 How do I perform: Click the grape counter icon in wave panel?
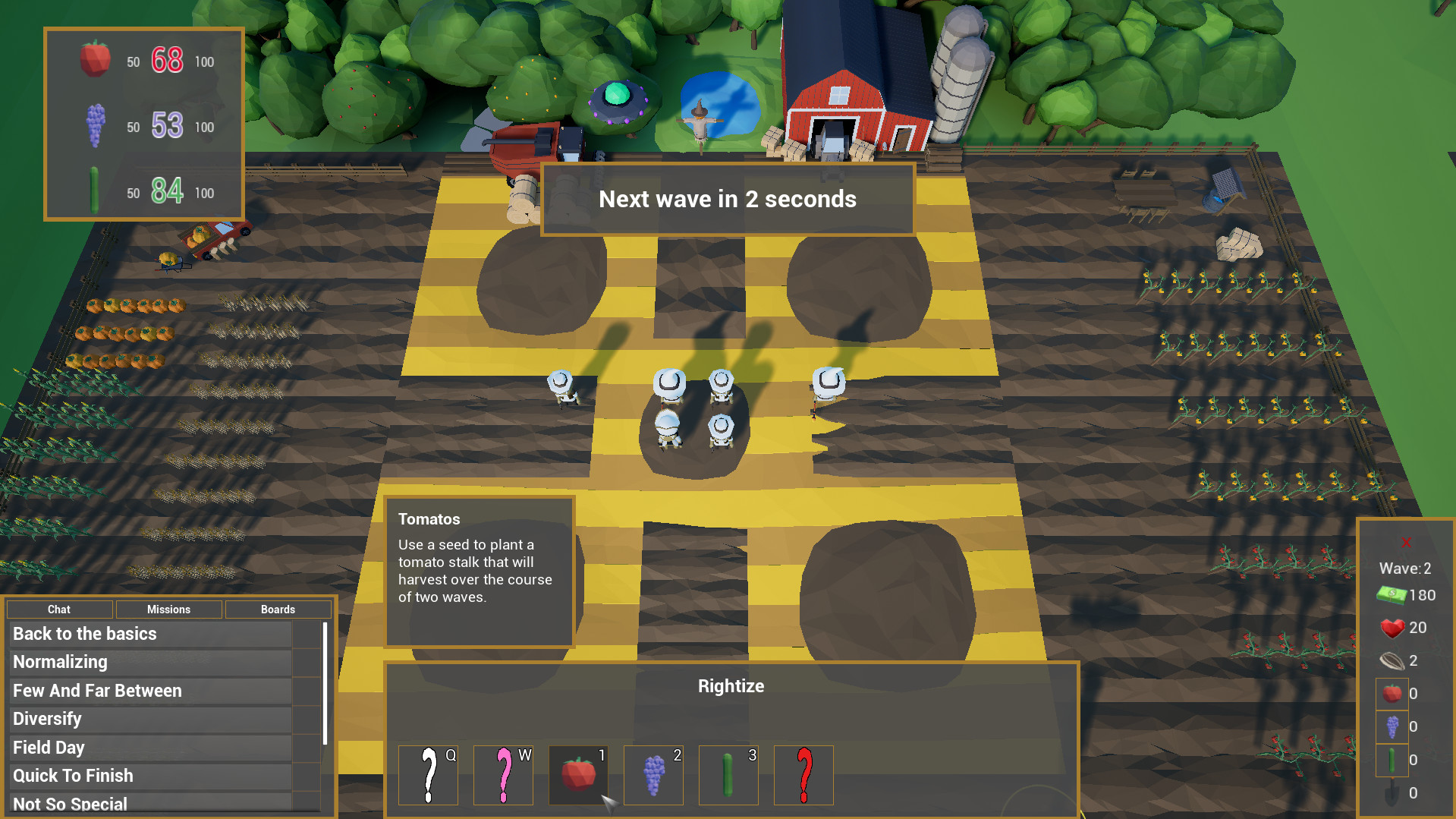pos(1392,726)
